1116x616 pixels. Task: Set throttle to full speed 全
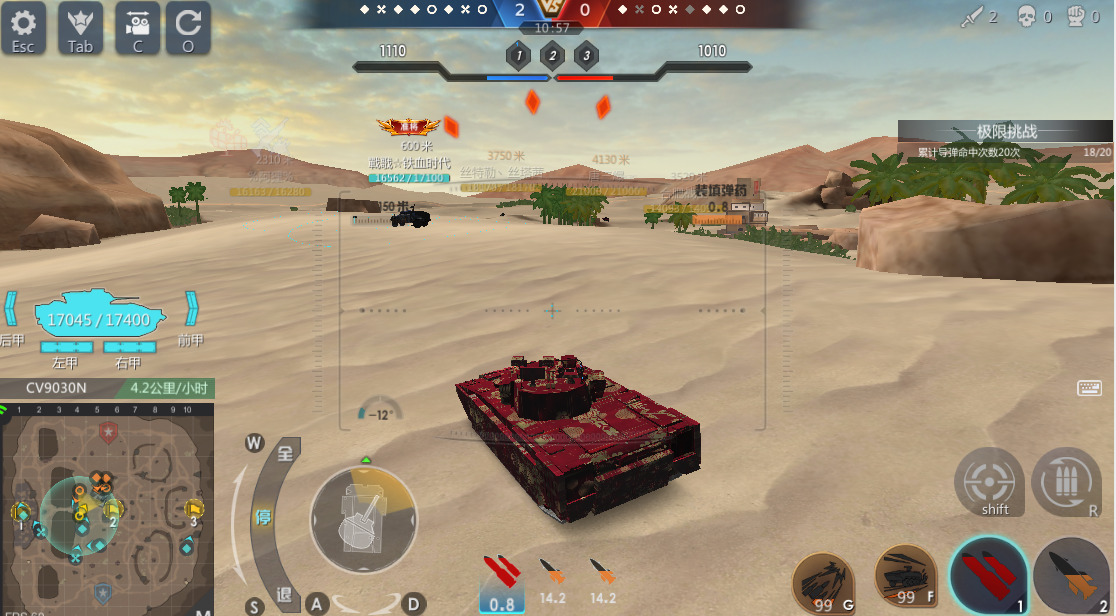(x=286, y=455)
